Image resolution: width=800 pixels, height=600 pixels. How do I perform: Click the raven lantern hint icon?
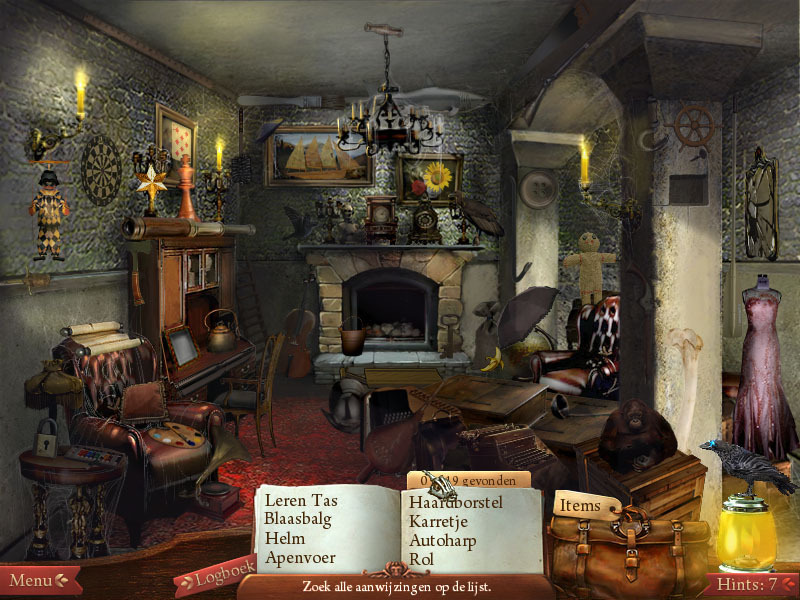pos(744,510)
